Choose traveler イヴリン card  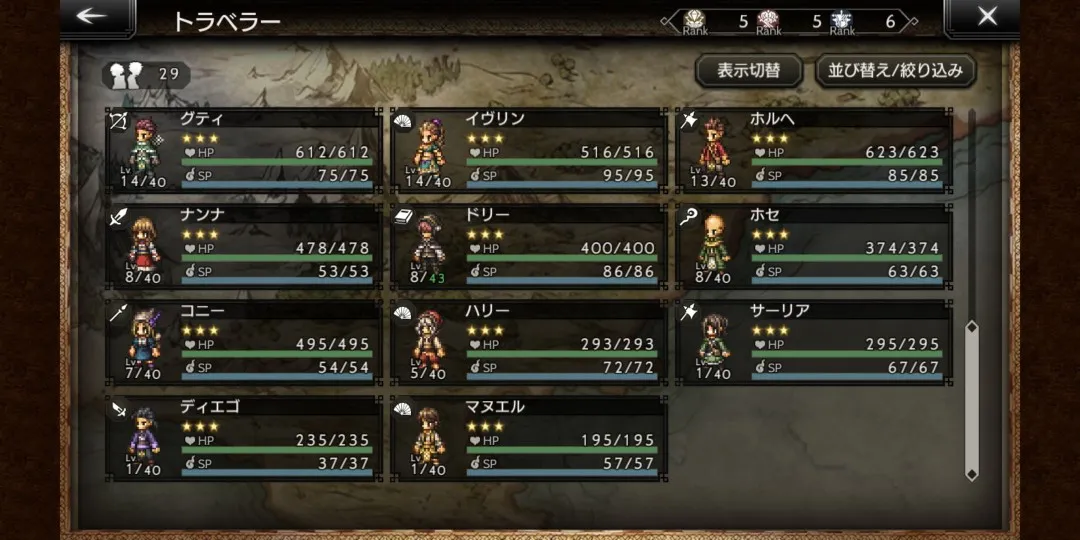(x=528, y=151)
